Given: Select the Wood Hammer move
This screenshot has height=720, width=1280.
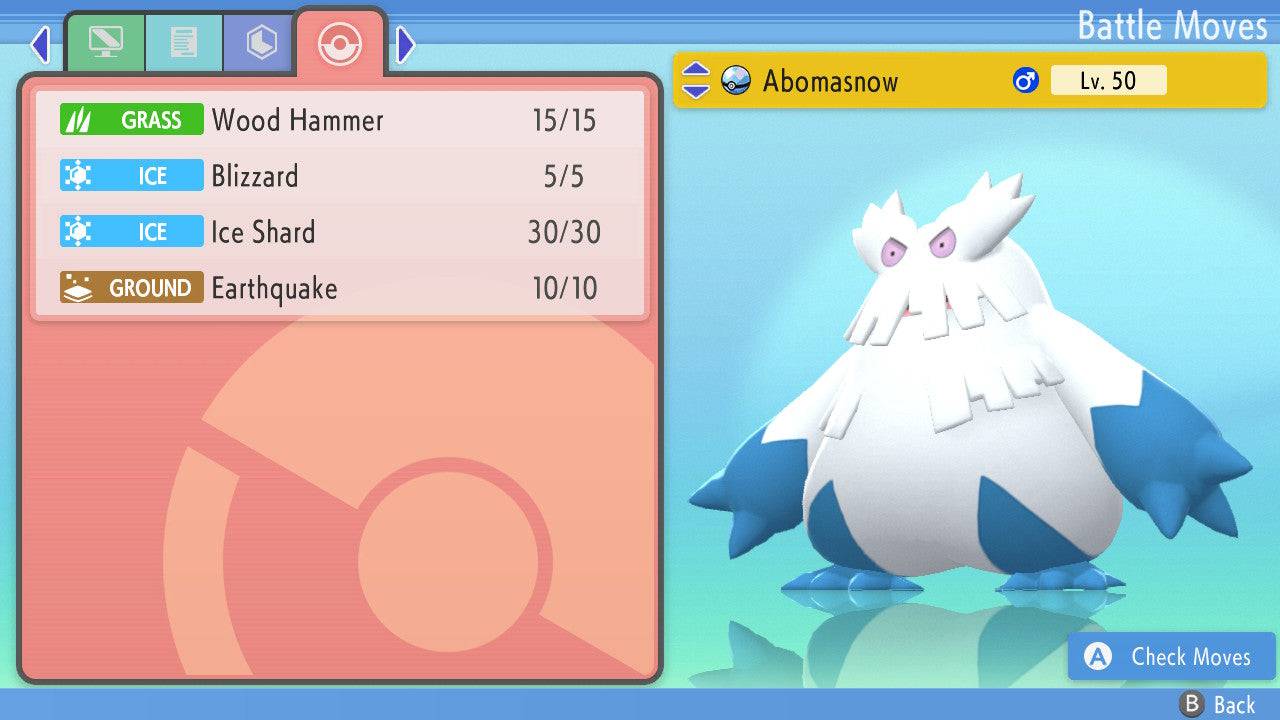Looking at the screenshot, I should [340, 121].
